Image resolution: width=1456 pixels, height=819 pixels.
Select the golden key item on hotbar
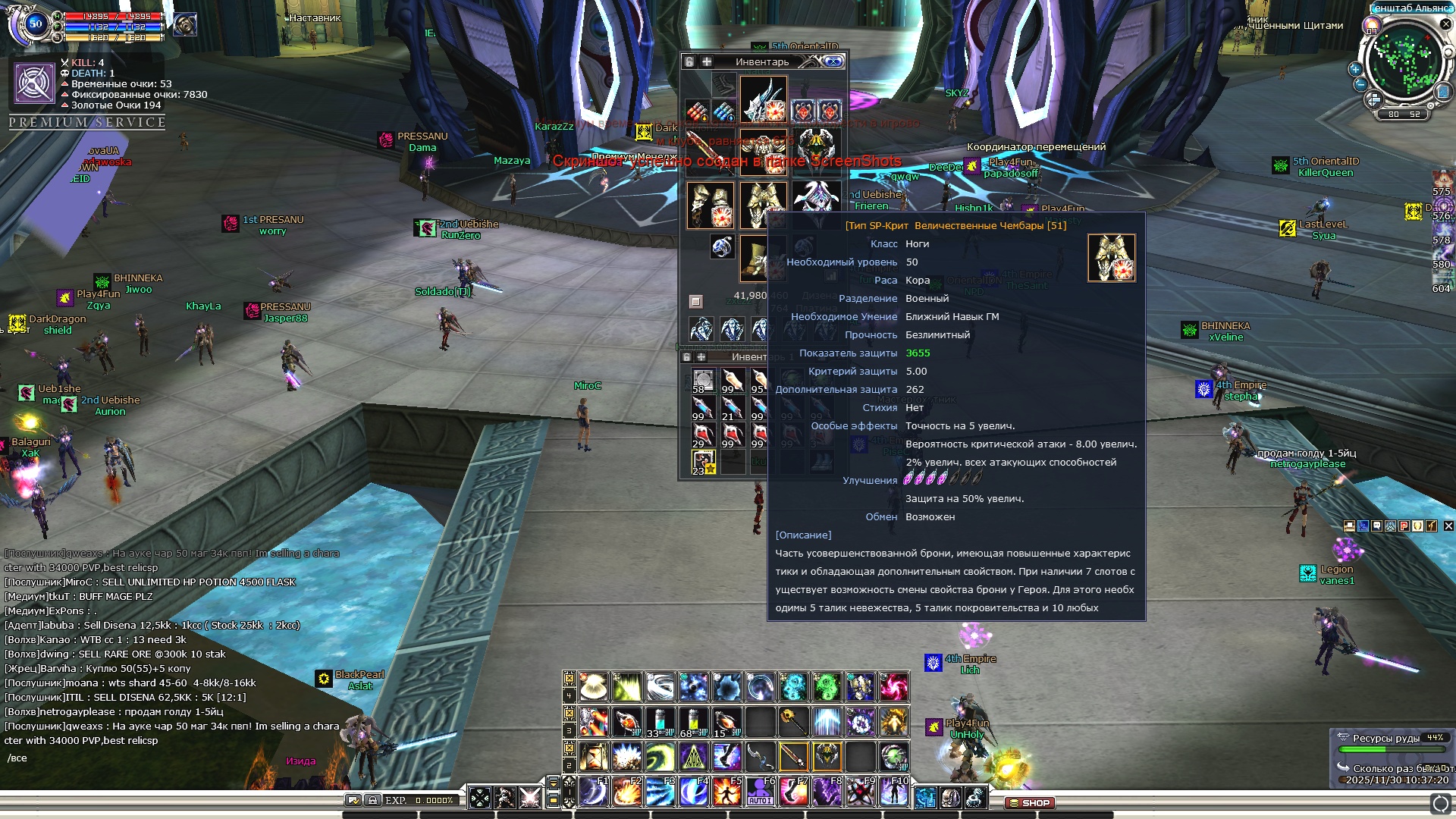(792, 721)
